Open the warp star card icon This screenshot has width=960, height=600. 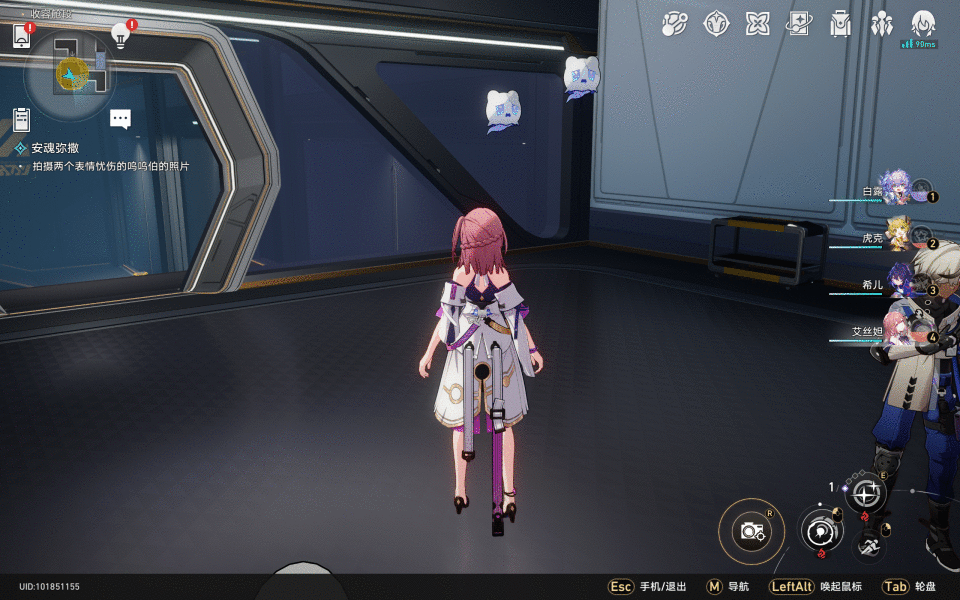799,24
